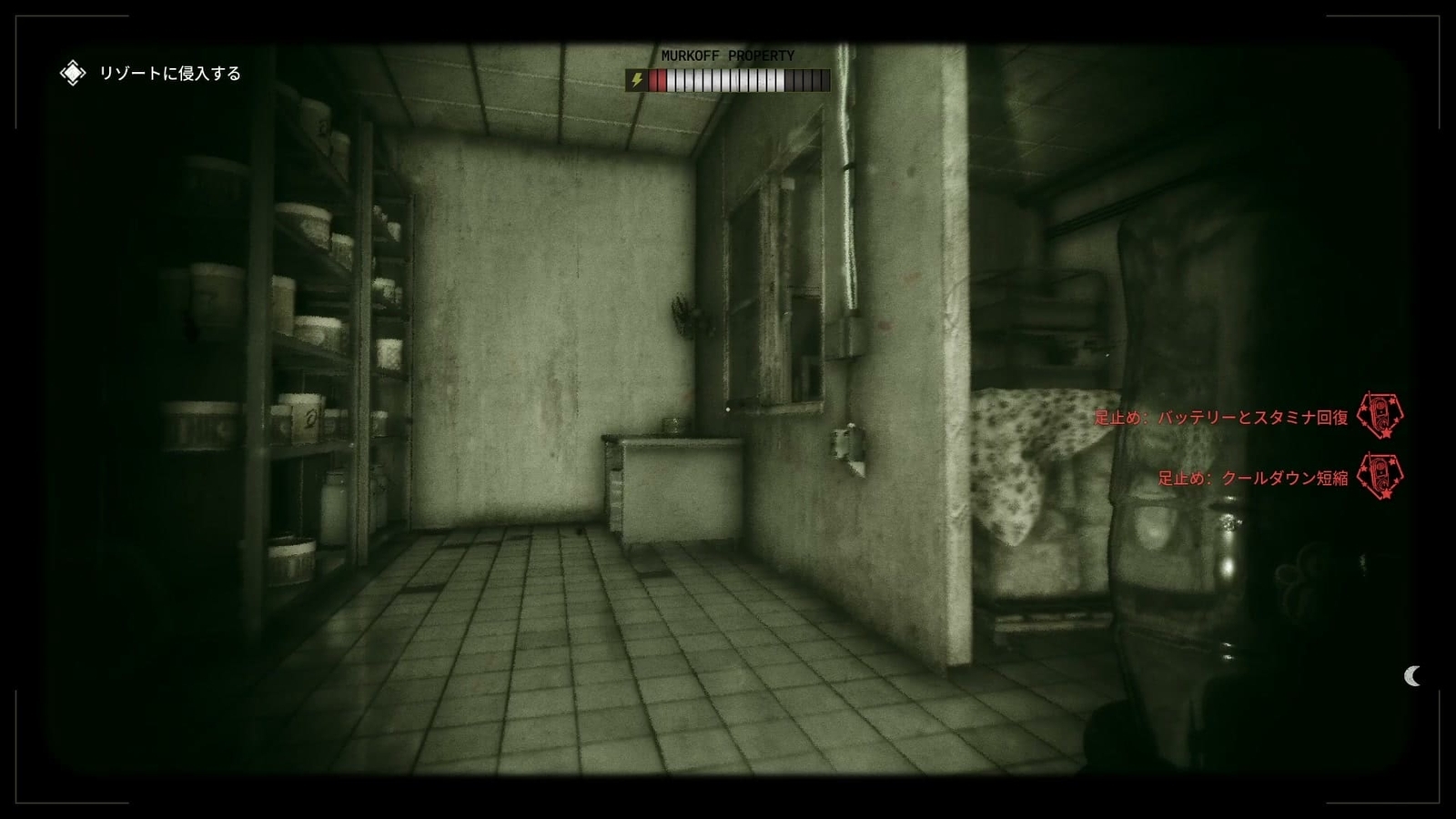This screenshot has width=1456, height=819.
Task: Click the battery level gauge bar
Action: pos(728,80)
